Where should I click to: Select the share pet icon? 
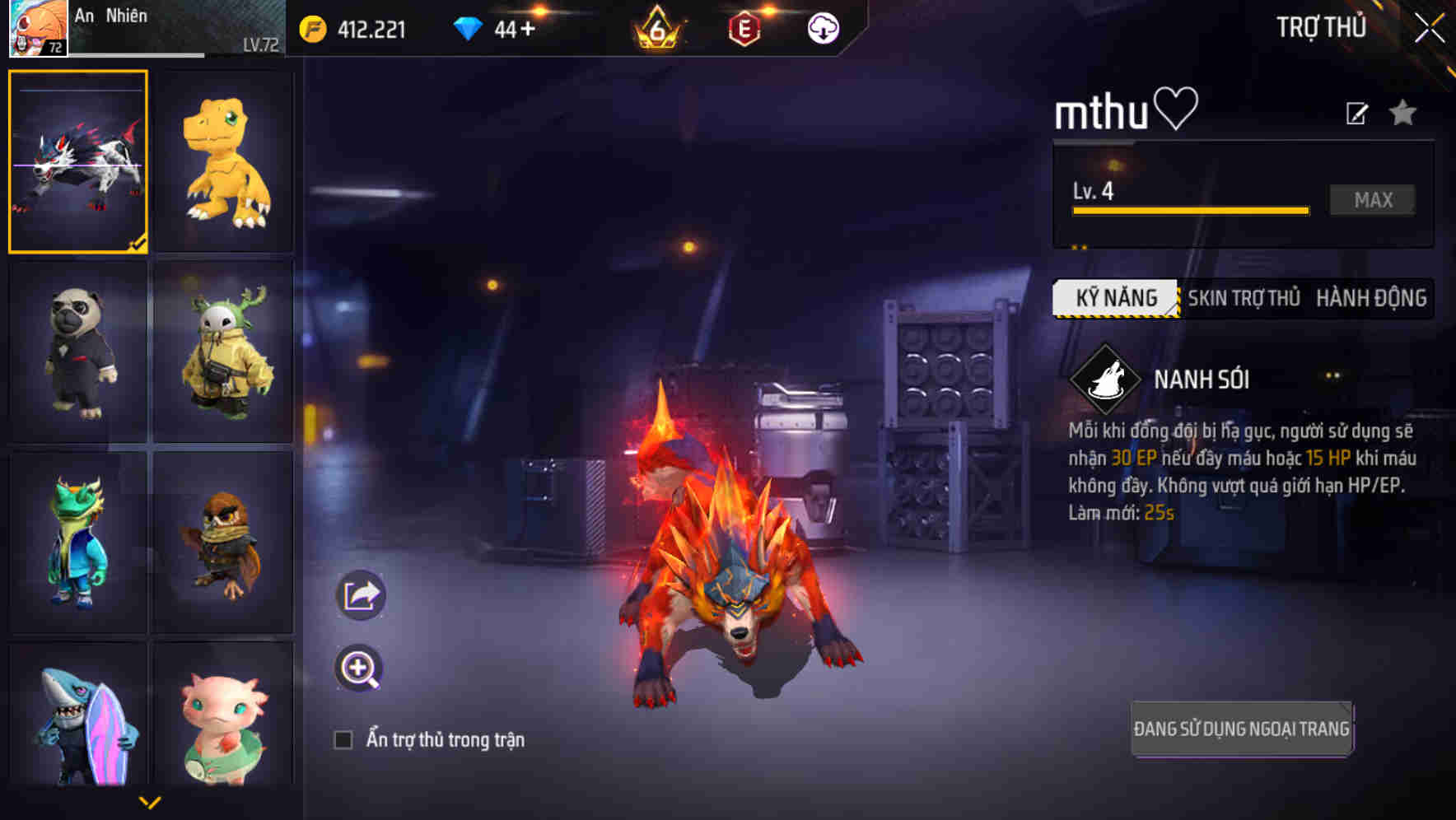[360, 594]
